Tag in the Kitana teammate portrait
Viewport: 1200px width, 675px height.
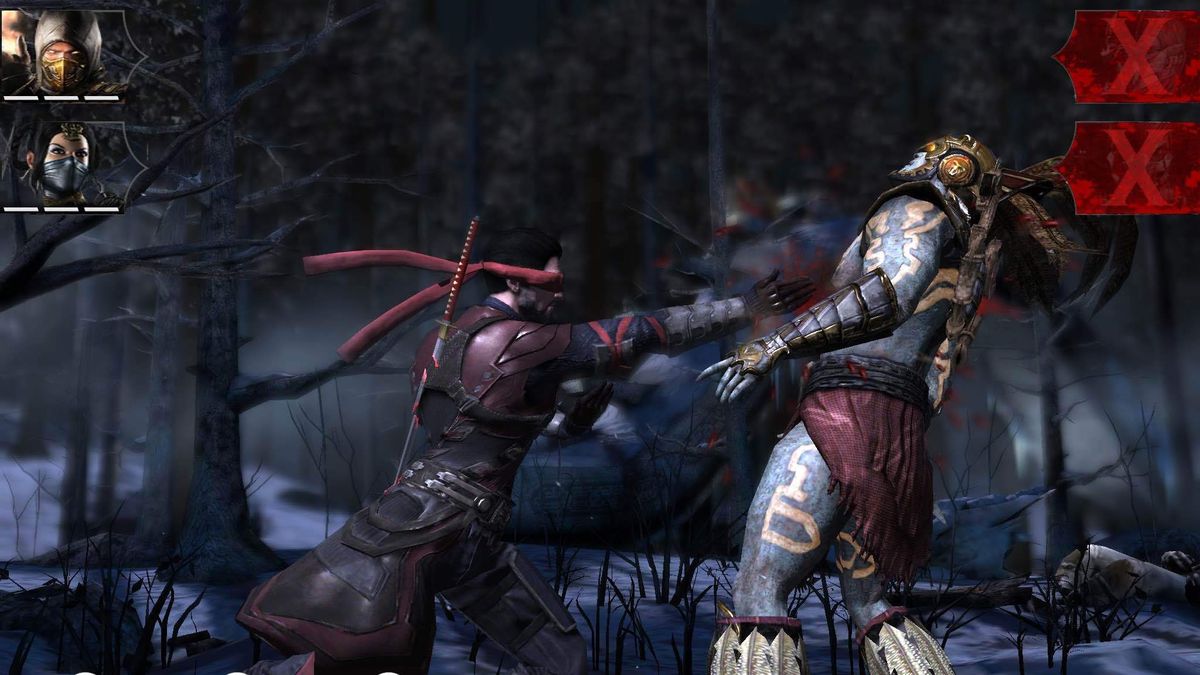tap(64, 163)
